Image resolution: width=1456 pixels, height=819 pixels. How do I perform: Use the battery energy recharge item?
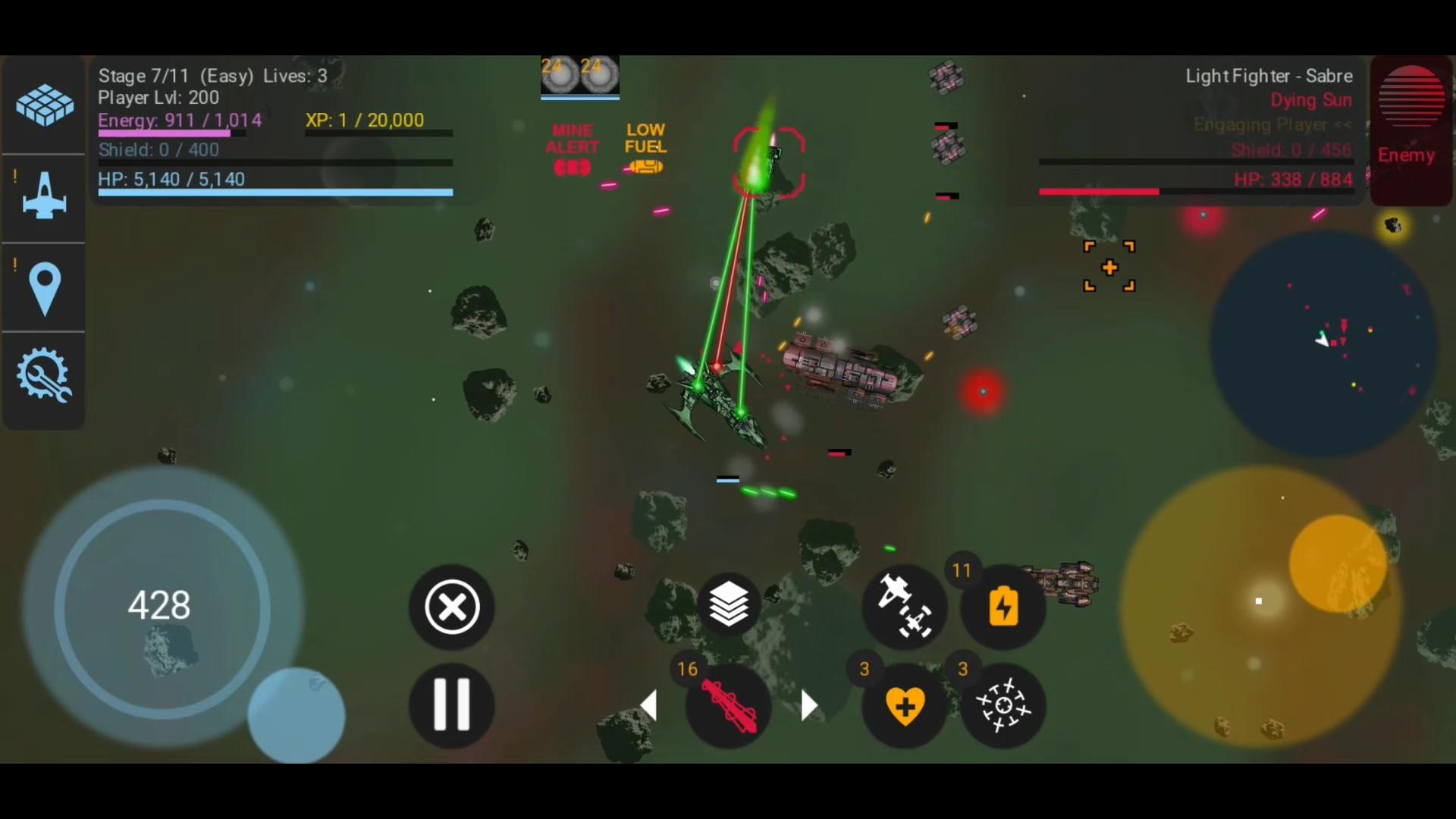coord(1003,607)
